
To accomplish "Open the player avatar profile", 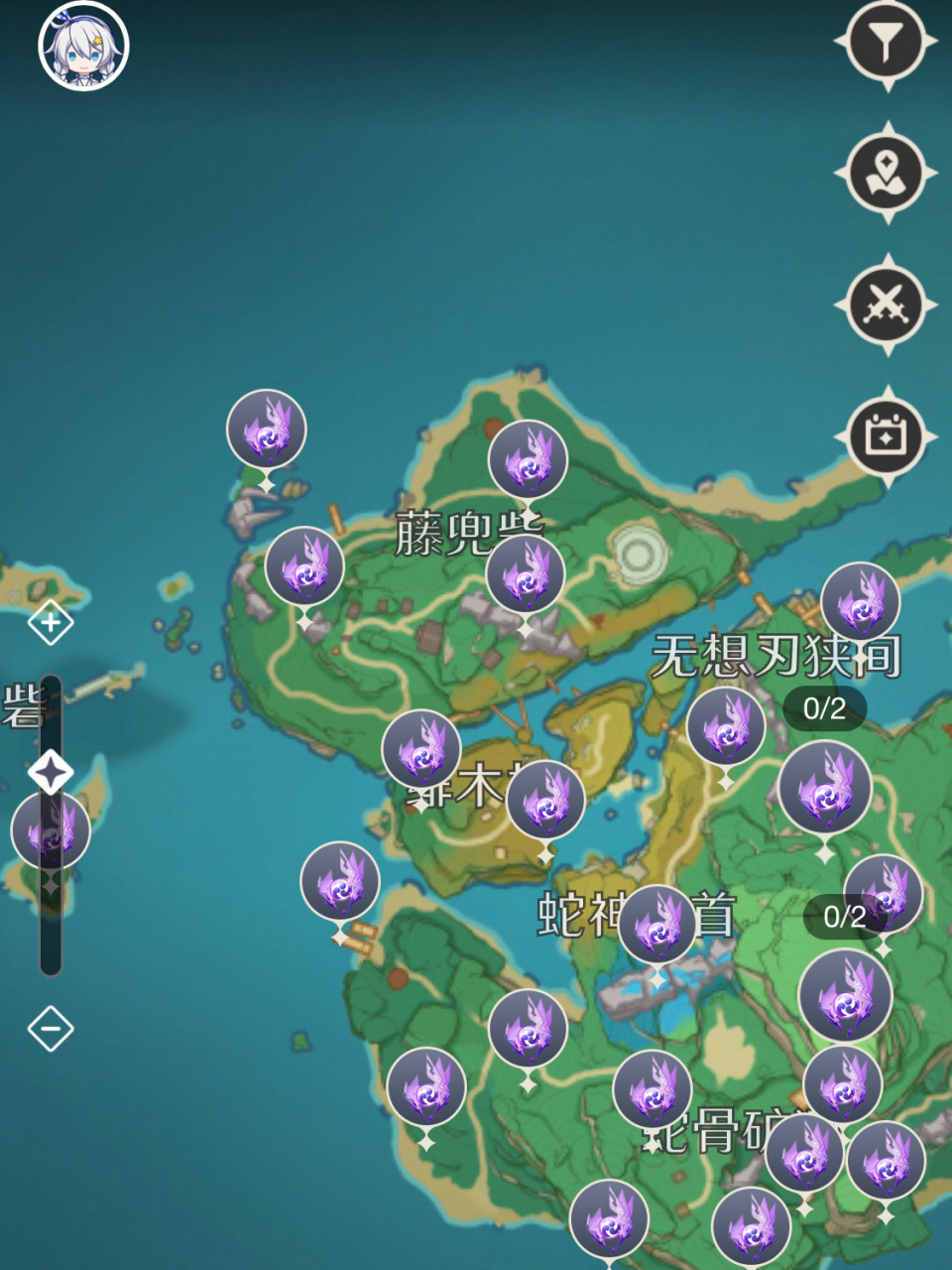I will [x=84, y=46].
